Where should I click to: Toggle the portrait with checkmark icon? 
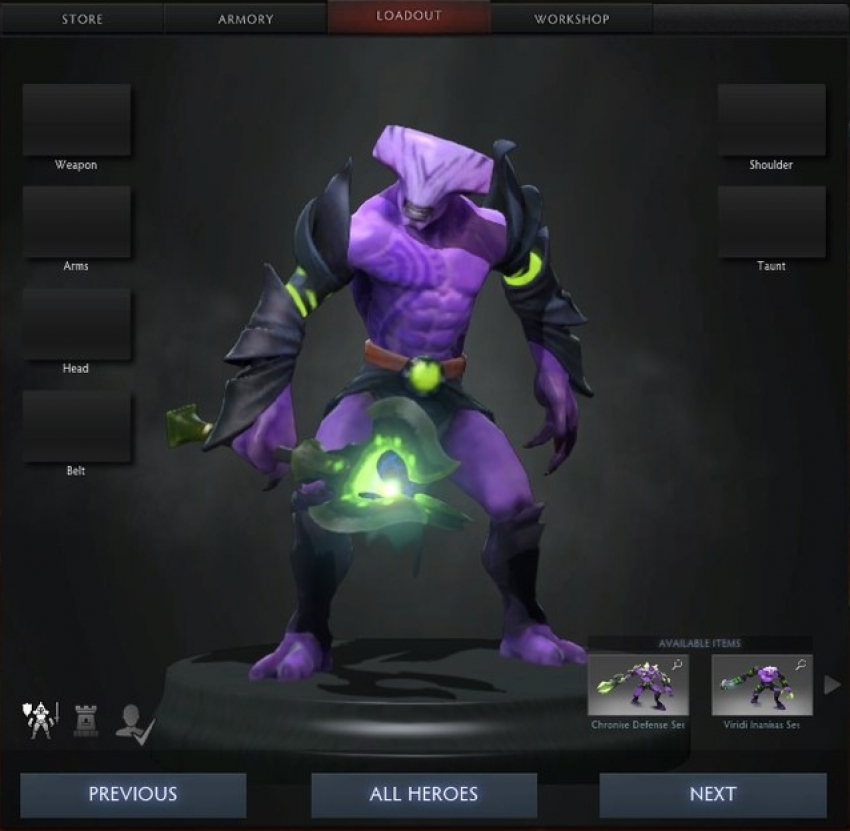pos(134,720)
